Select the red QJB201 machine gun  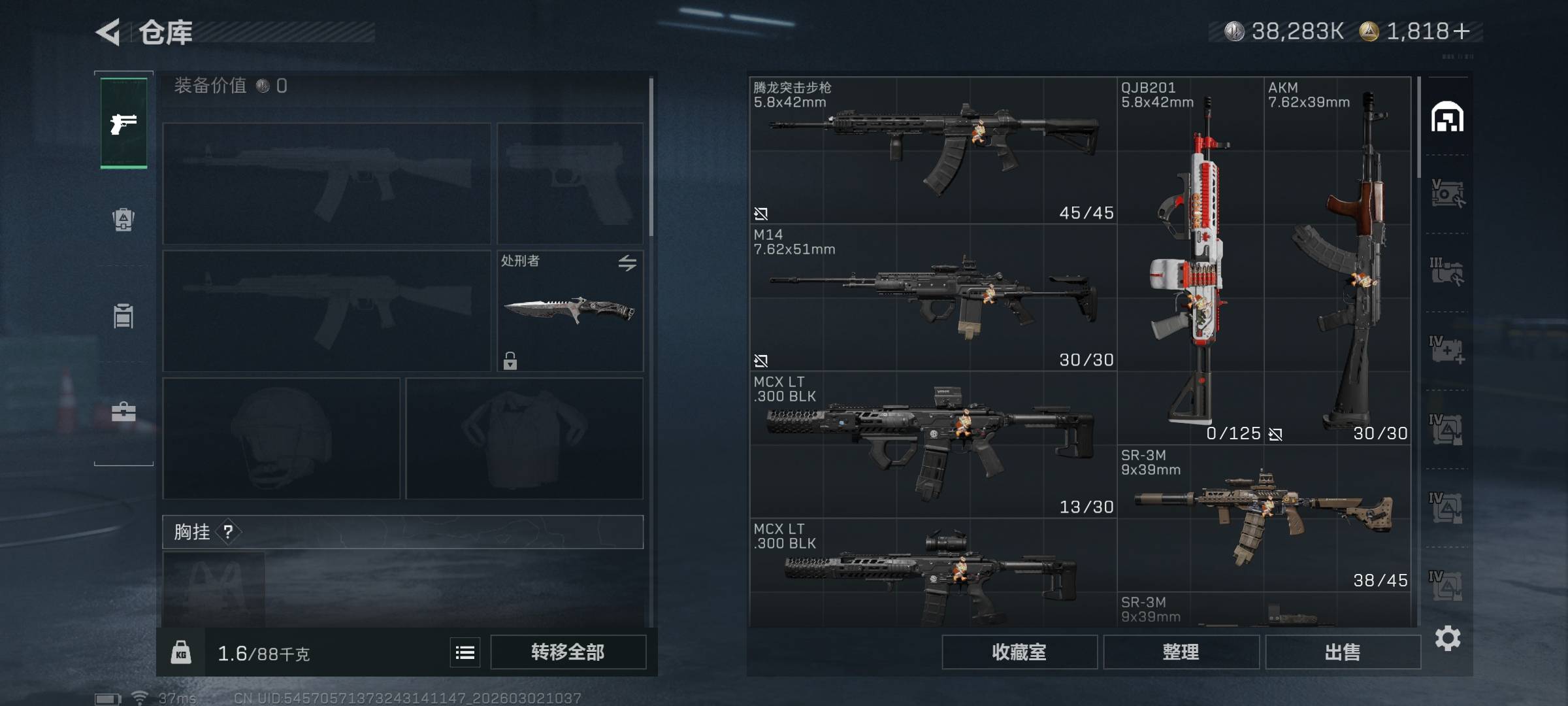coord(1190,261)
